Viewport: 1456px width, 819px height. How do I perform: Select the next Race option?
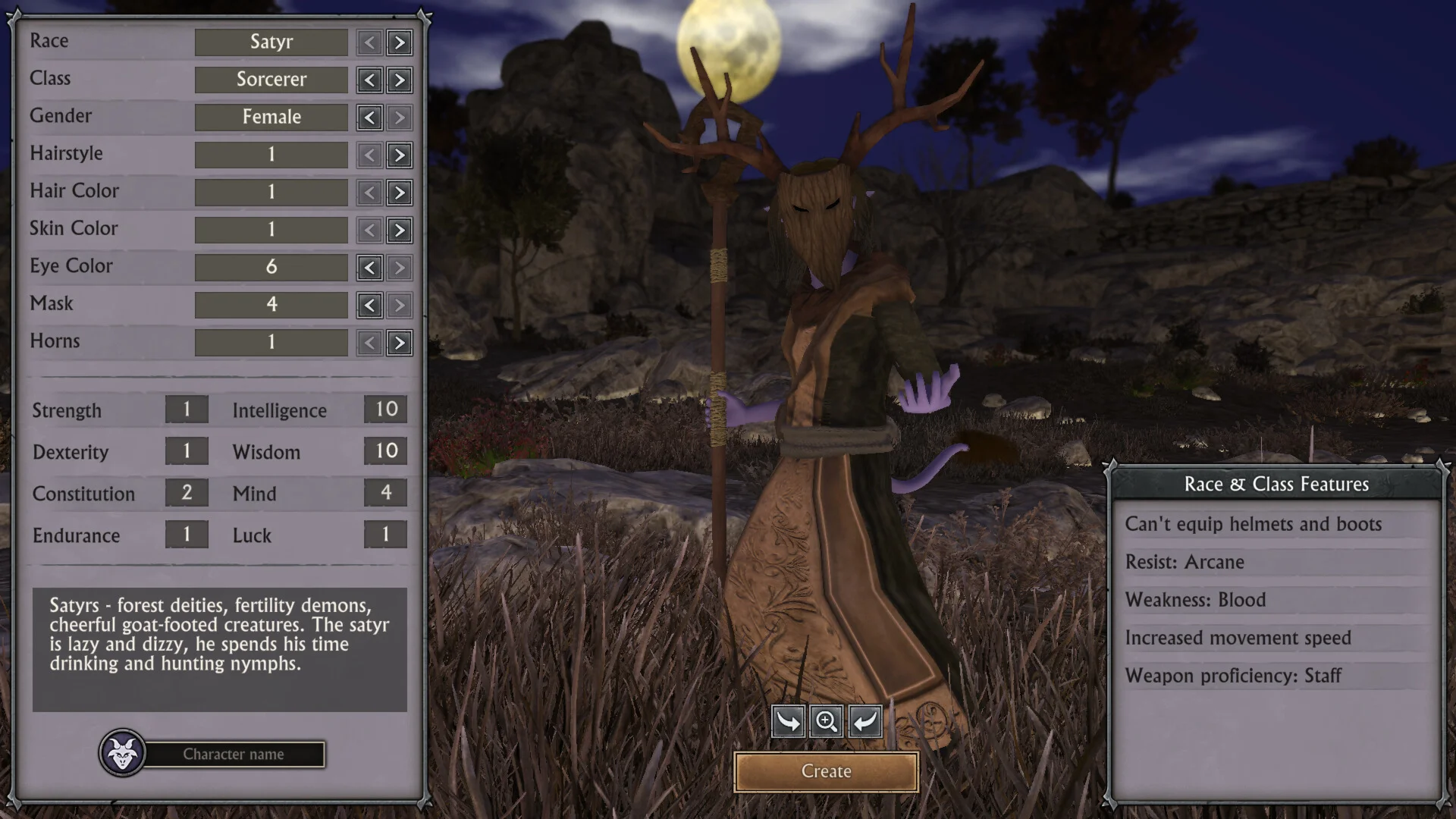[x=400, y=42]
